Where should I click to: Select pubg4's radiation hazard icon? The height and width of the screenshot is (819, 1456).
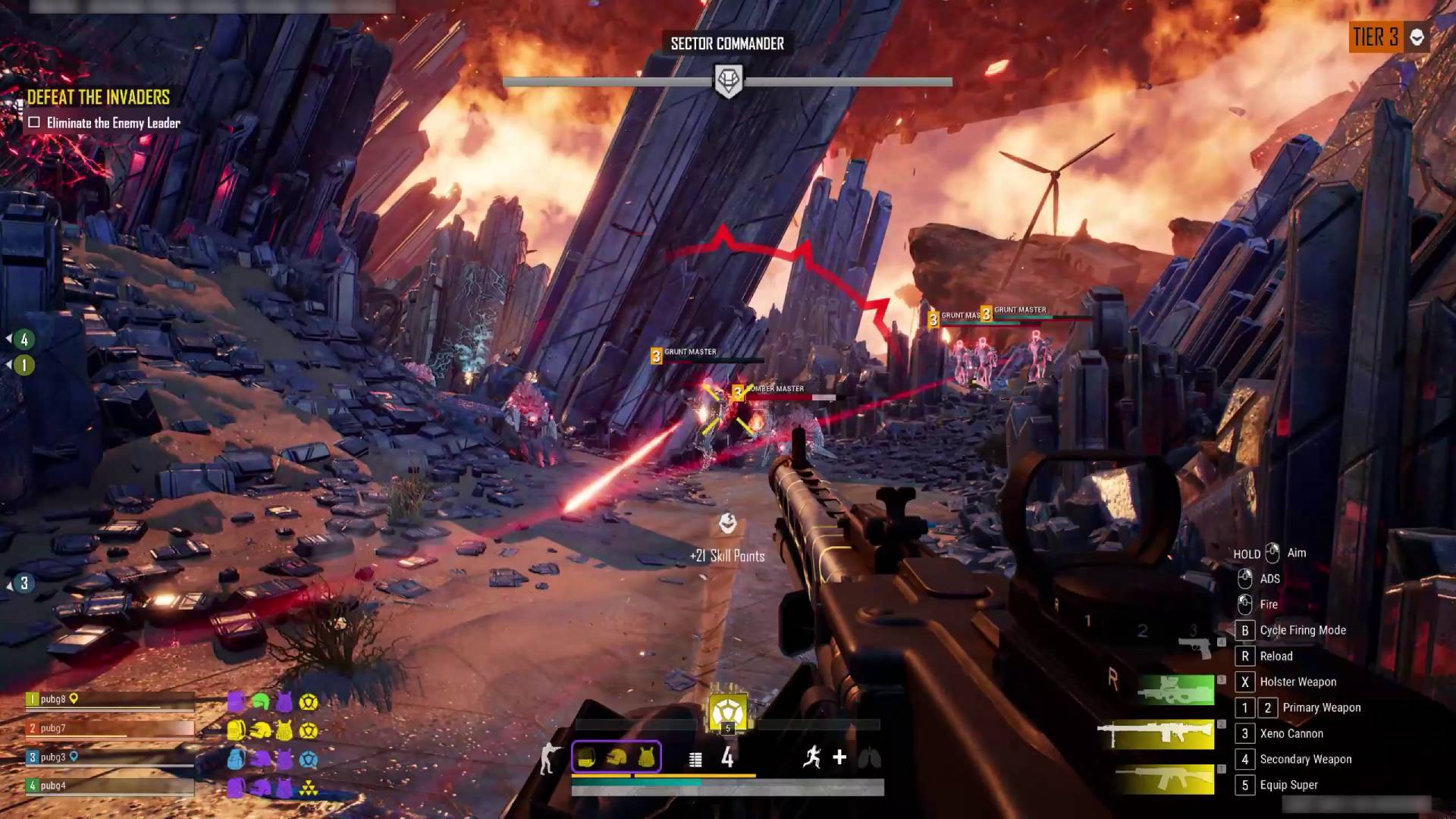(x=309, y=788)
